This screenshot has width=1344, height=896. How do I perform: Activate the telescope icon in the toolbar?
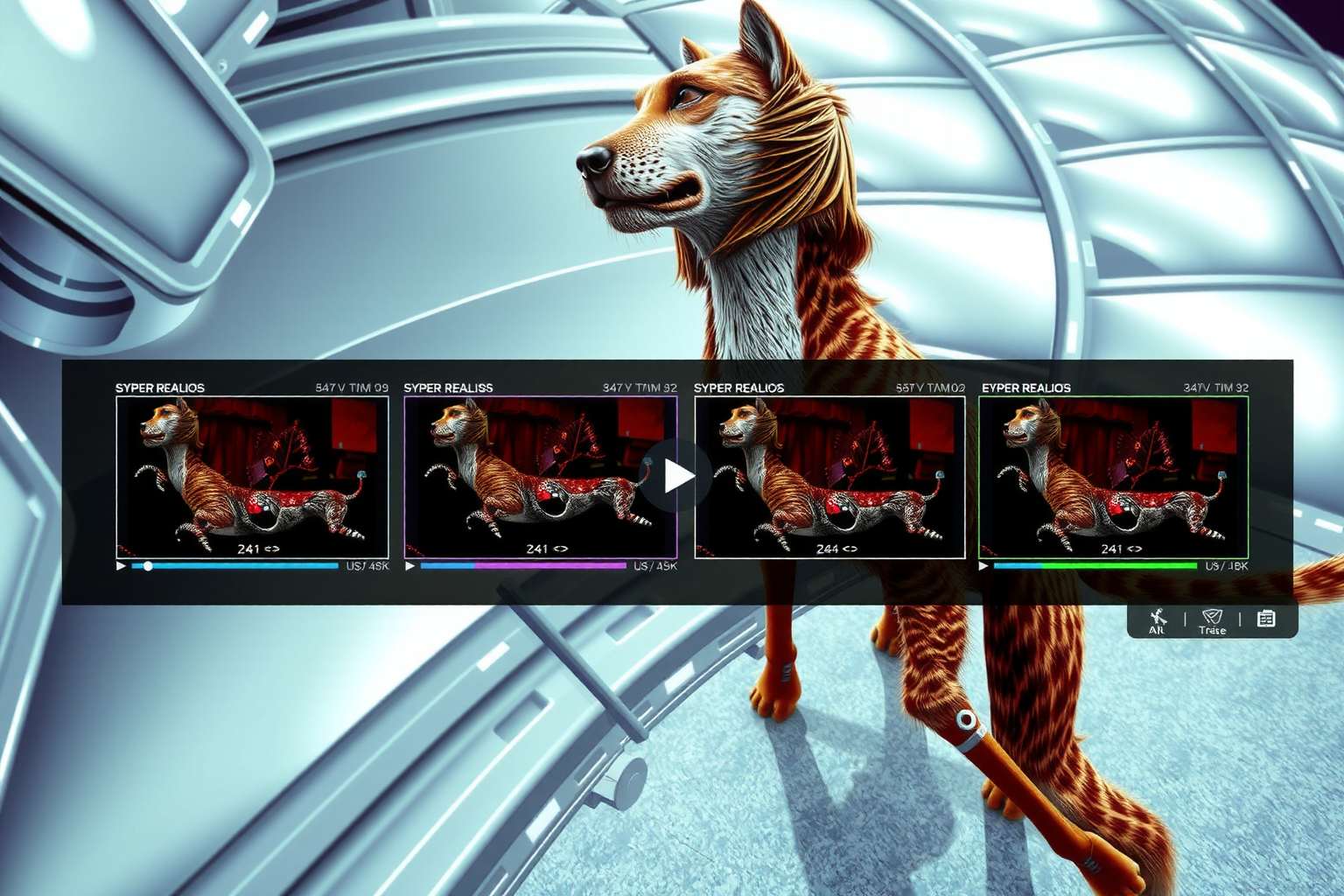(x=1157, y=619)
